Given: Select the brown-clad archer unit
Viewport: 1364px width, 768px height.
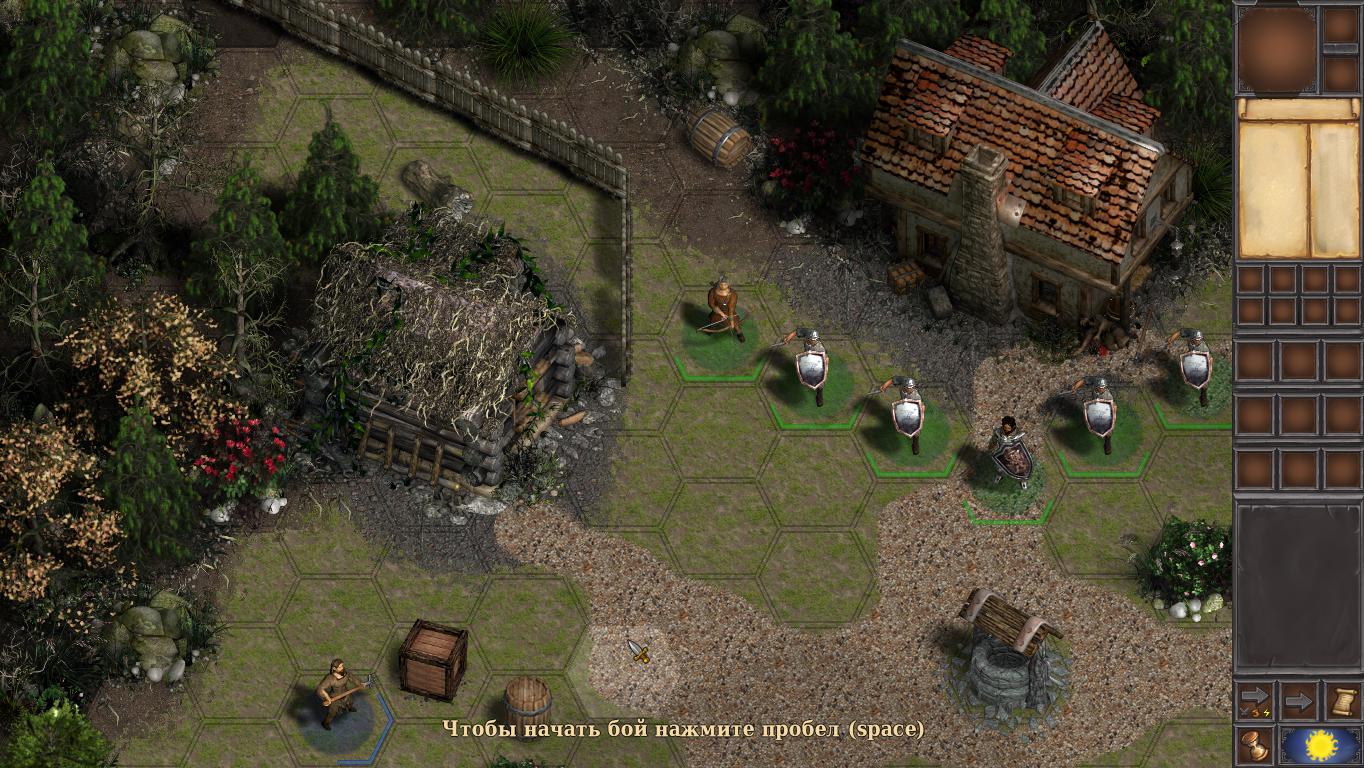Looking at the screenshot, I should 723,311.
